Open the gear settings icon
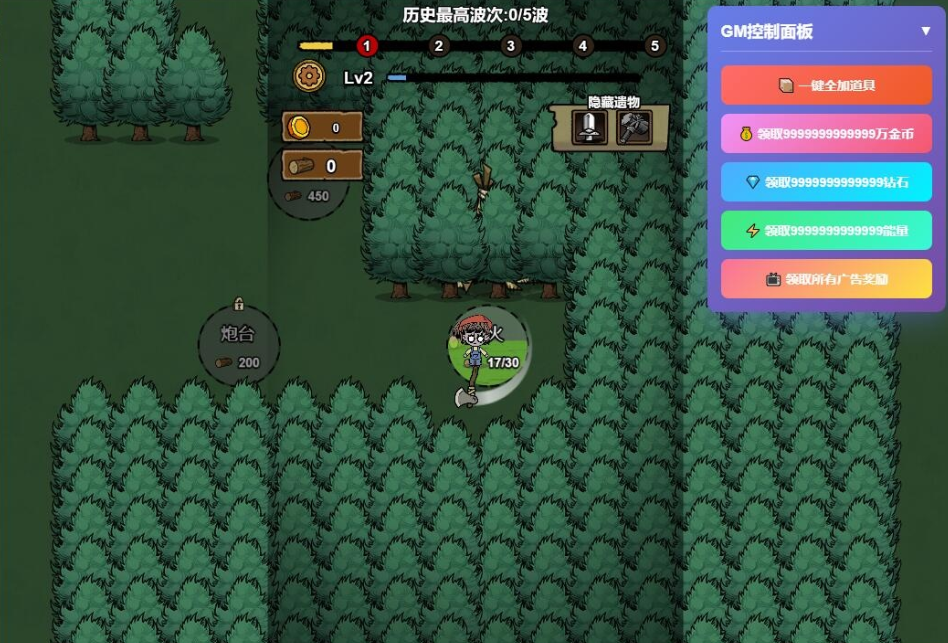The width and height of the screenshot is (948, 643). (310, 76)
